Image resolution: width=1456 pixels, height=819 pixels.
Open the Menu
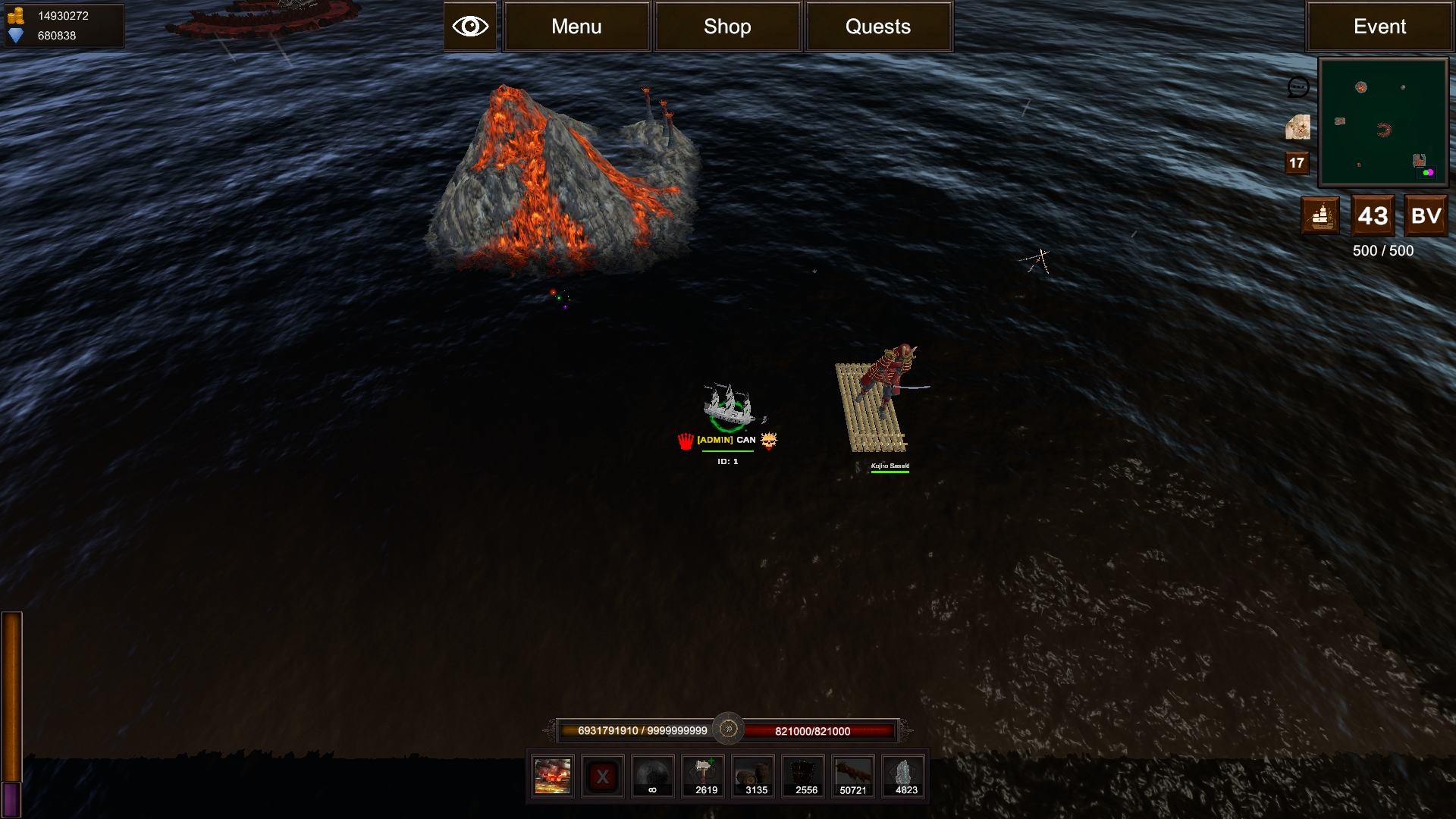click(576, 27)
